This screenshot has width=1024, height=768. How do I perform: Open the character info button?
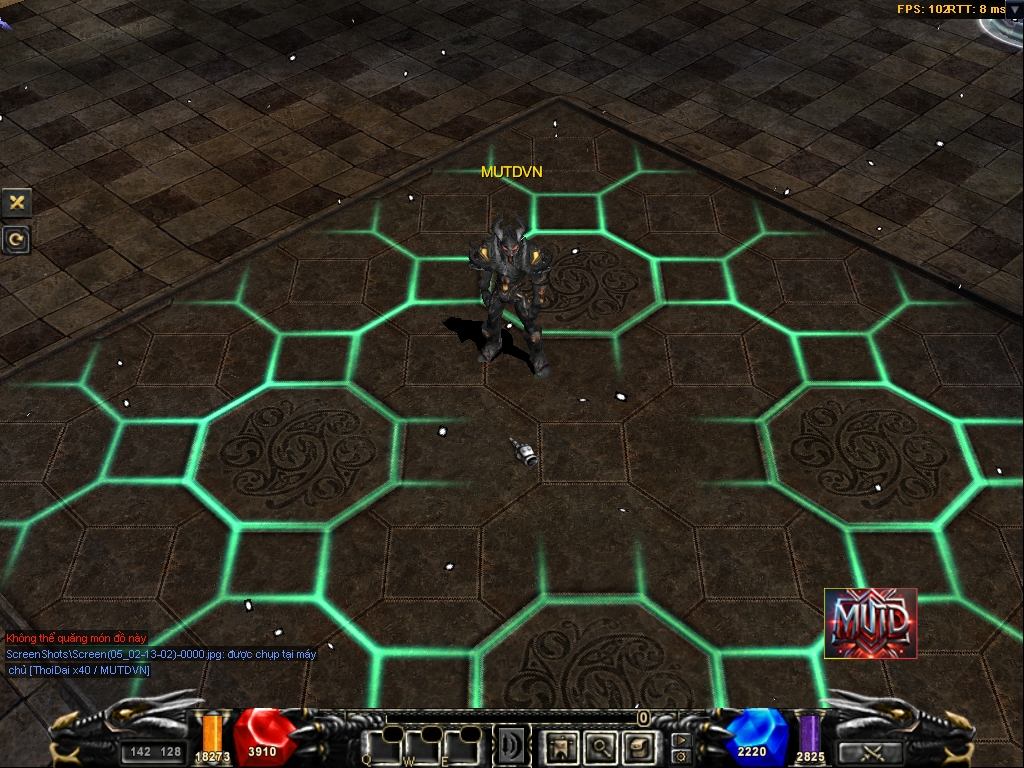pyautogui.click(x=561, y=746)
